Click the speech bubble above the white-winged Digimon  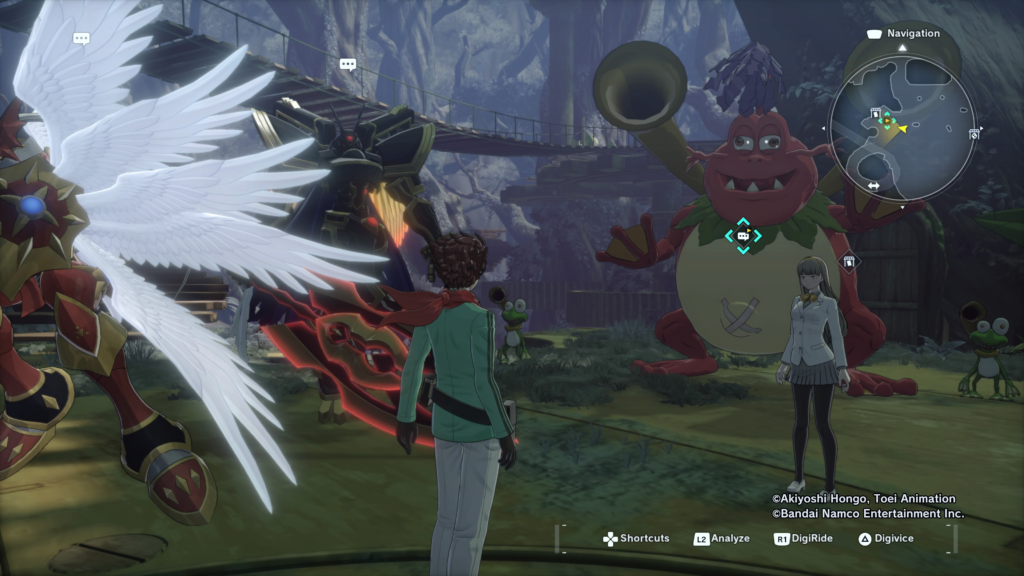pos(82,39)
